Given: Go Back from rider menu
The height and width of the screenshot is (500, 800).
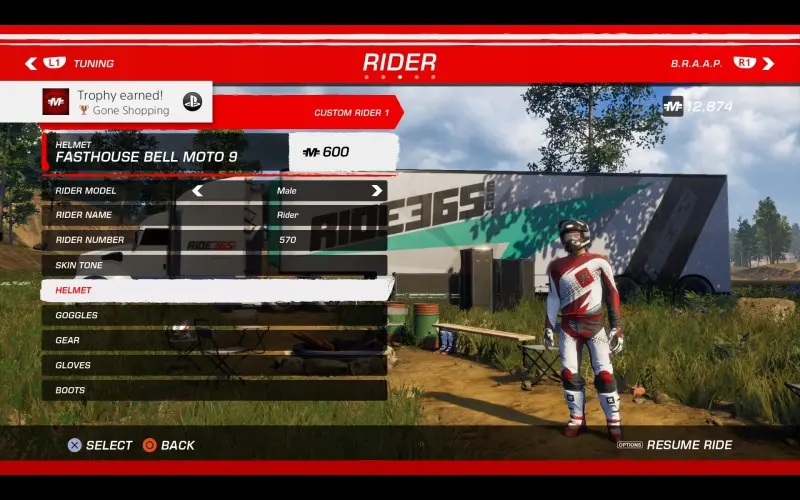Looking at the screenshot, I should pos(169,445).
